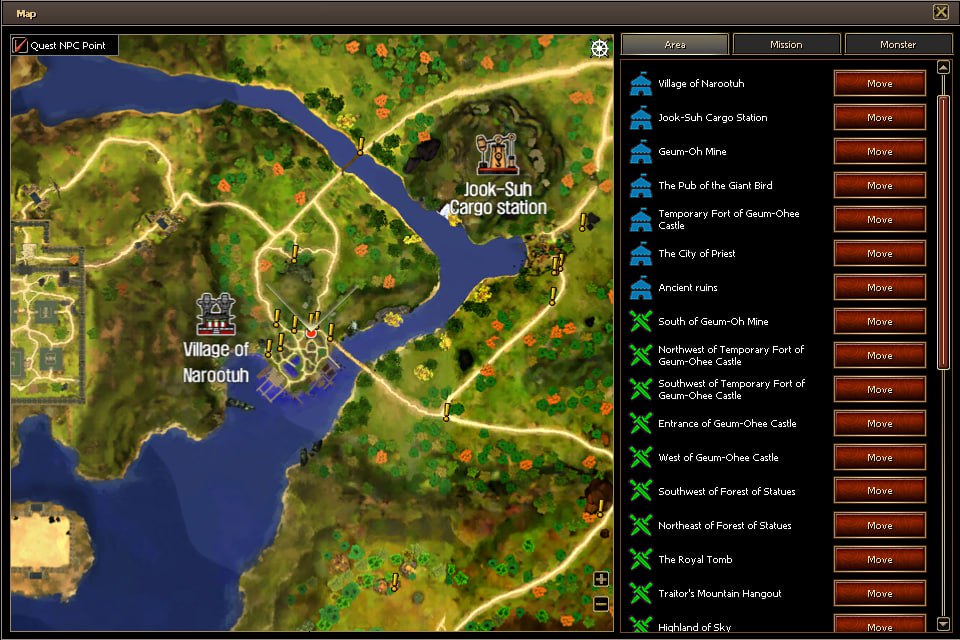Move to Geum-Oh Mine

click(x=879, y=152)
